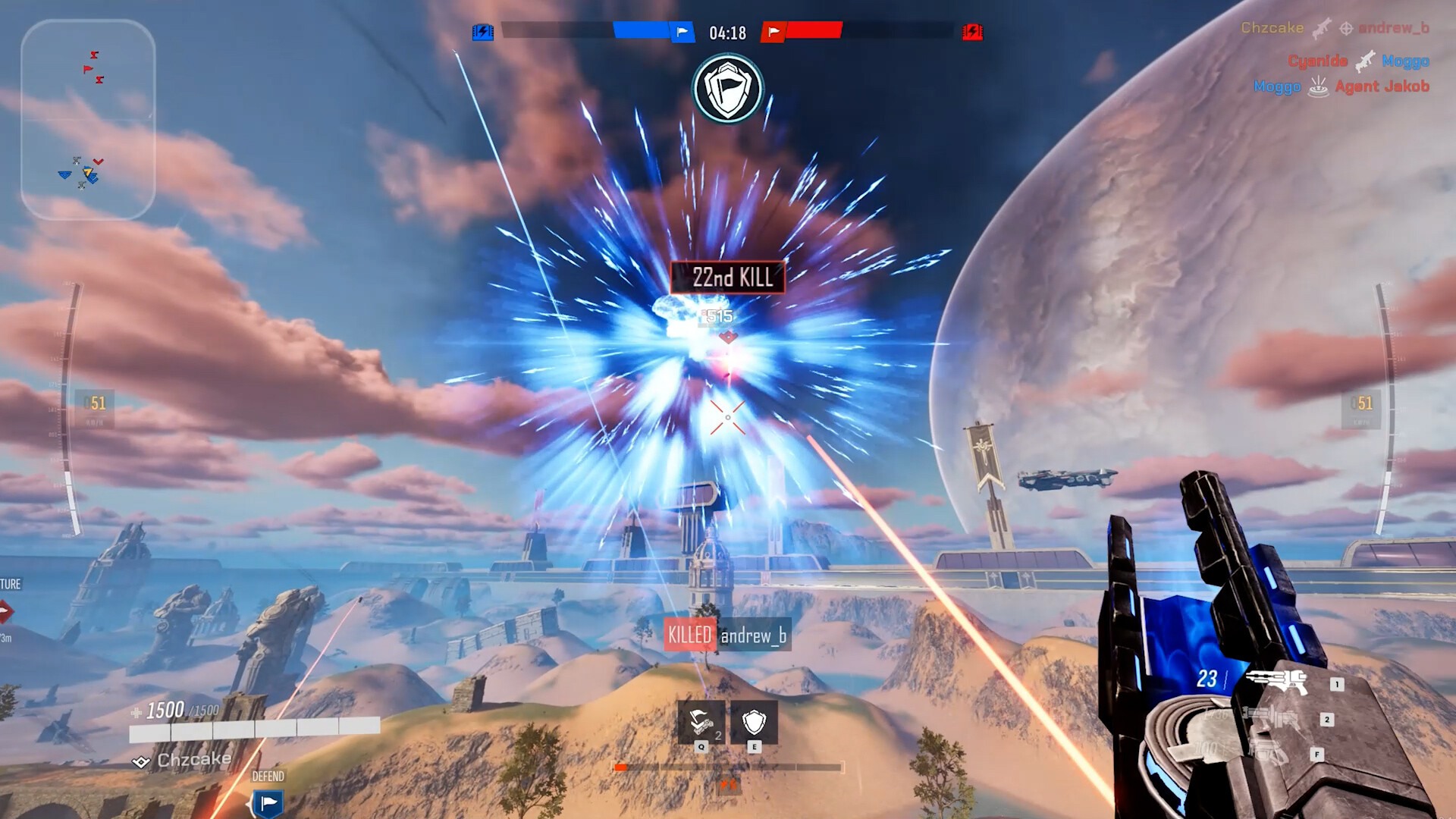Open the weapon slot 2 keybind box
Viewport: 1456px width, 819px height.
click(1328, 720)
